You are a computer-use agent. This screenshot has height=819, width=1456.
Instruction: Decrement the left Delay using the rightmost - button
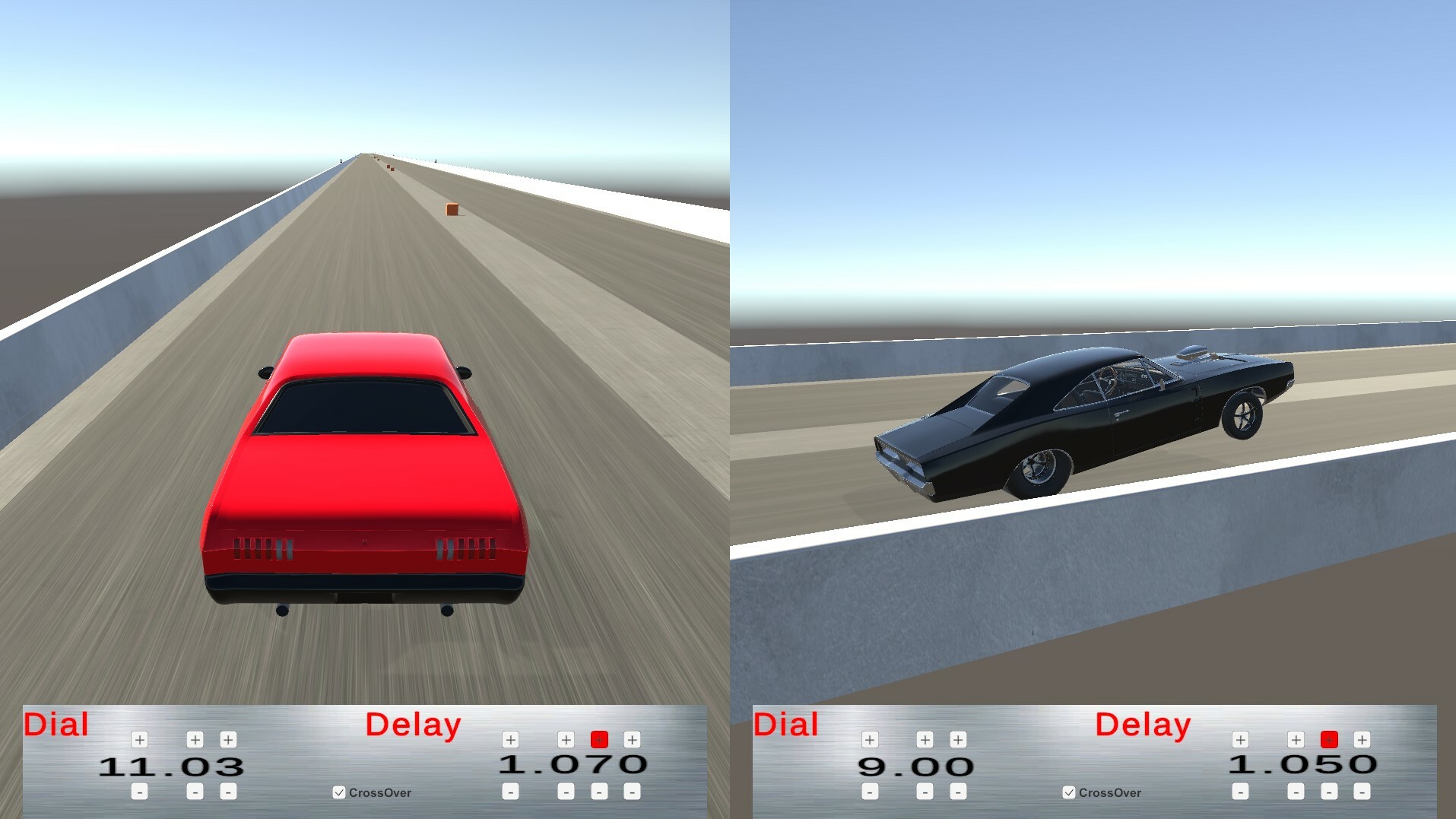pyautogui.click(x=631, y=791)
